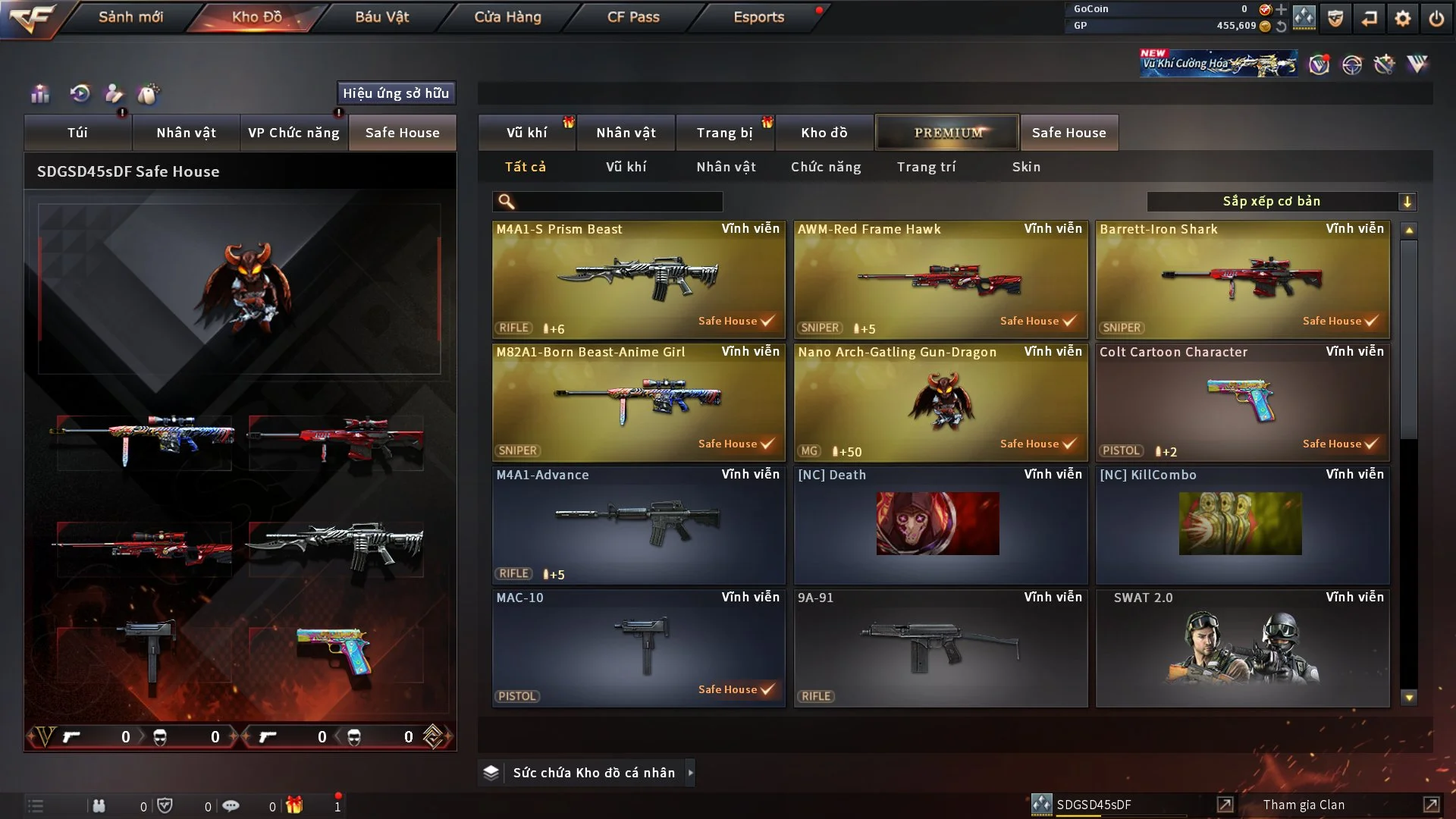Open the CF Pass menu
1456x819 pixels.
pos(633,17)
